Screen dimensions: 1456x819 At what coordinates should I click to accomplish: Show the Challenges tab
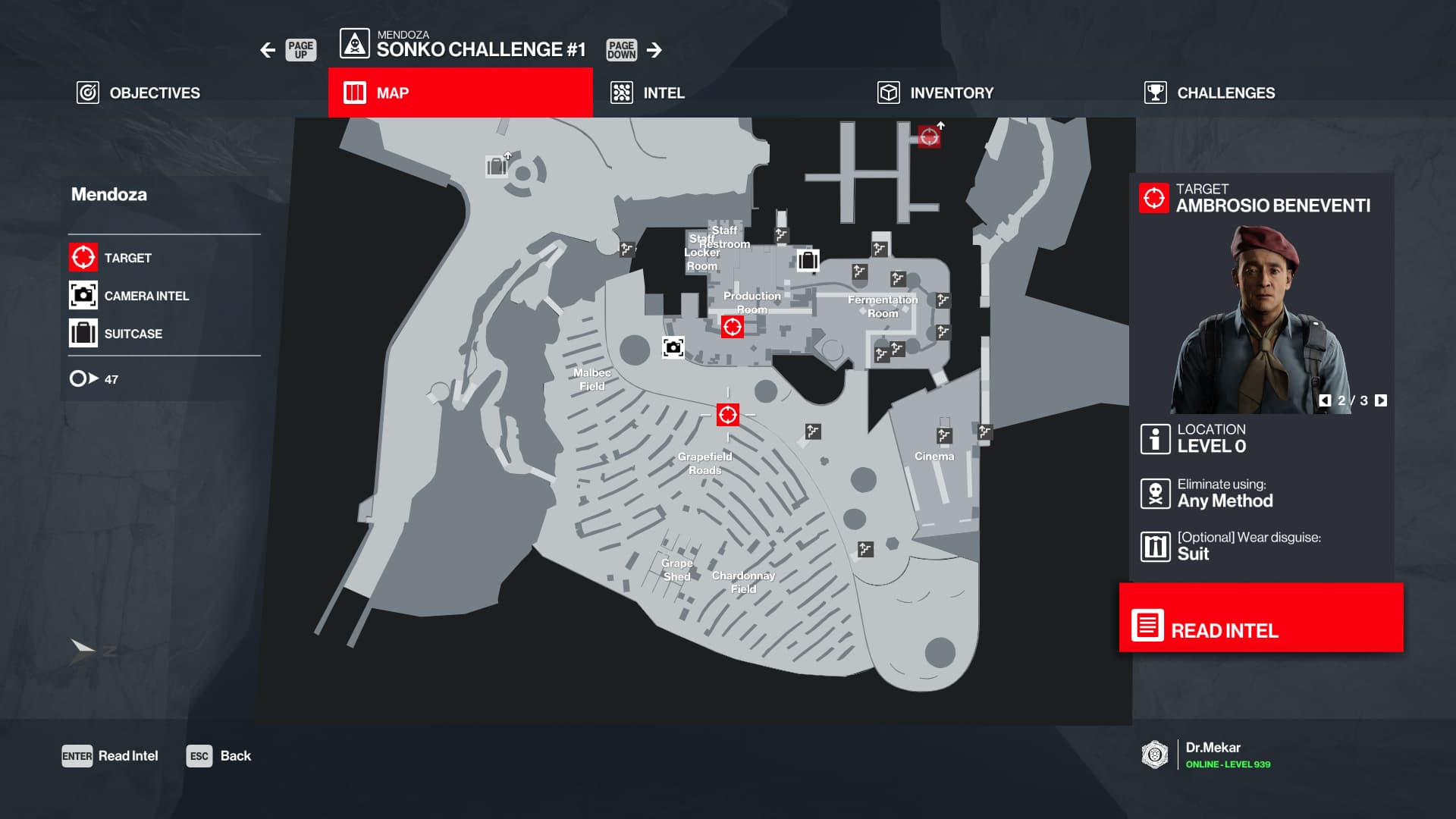click(1210, 93)
